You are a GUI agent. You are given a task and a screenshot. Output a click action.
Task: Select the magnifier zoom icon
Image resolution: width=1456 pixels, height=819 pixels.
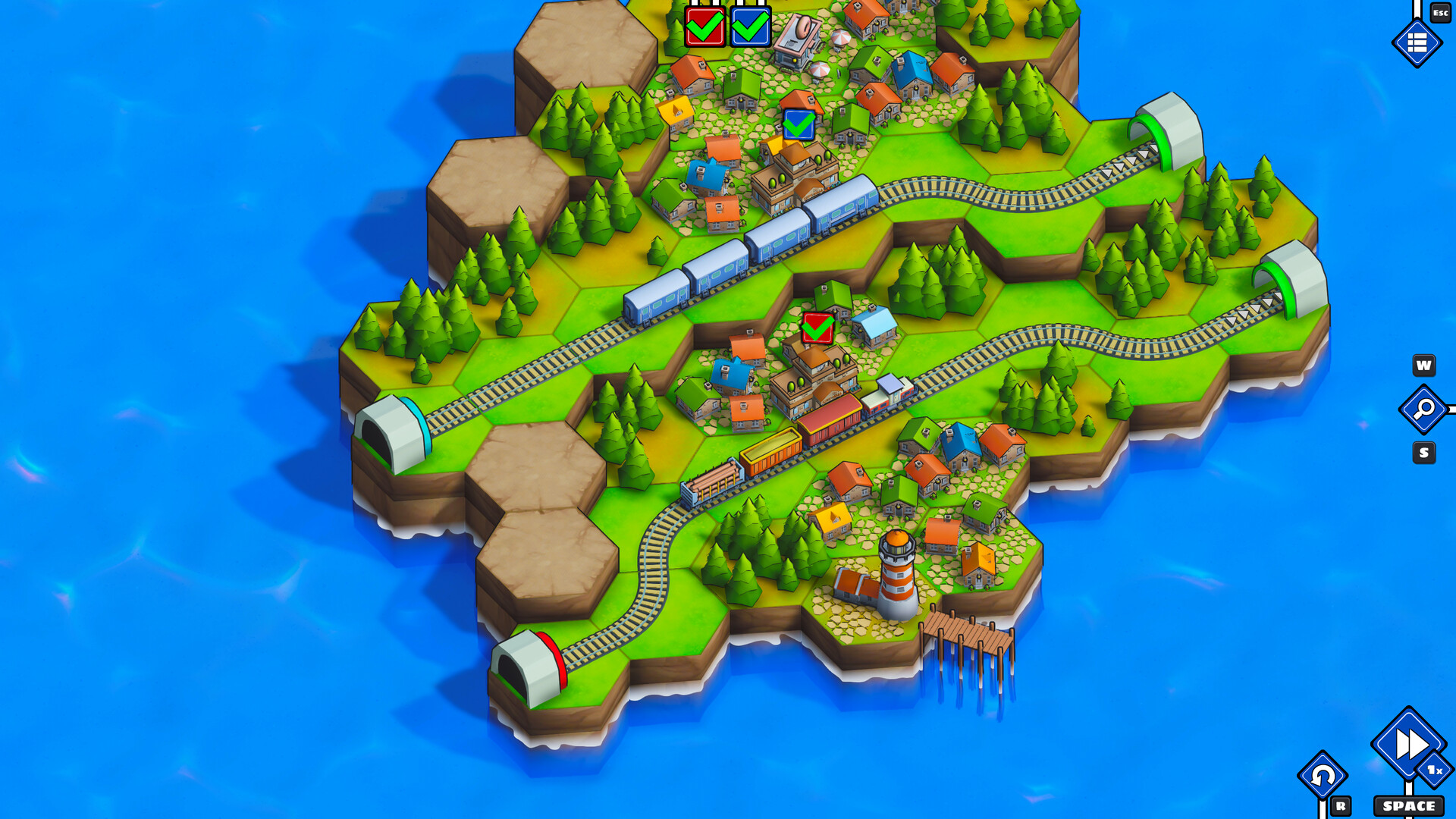pos(1423,409)
